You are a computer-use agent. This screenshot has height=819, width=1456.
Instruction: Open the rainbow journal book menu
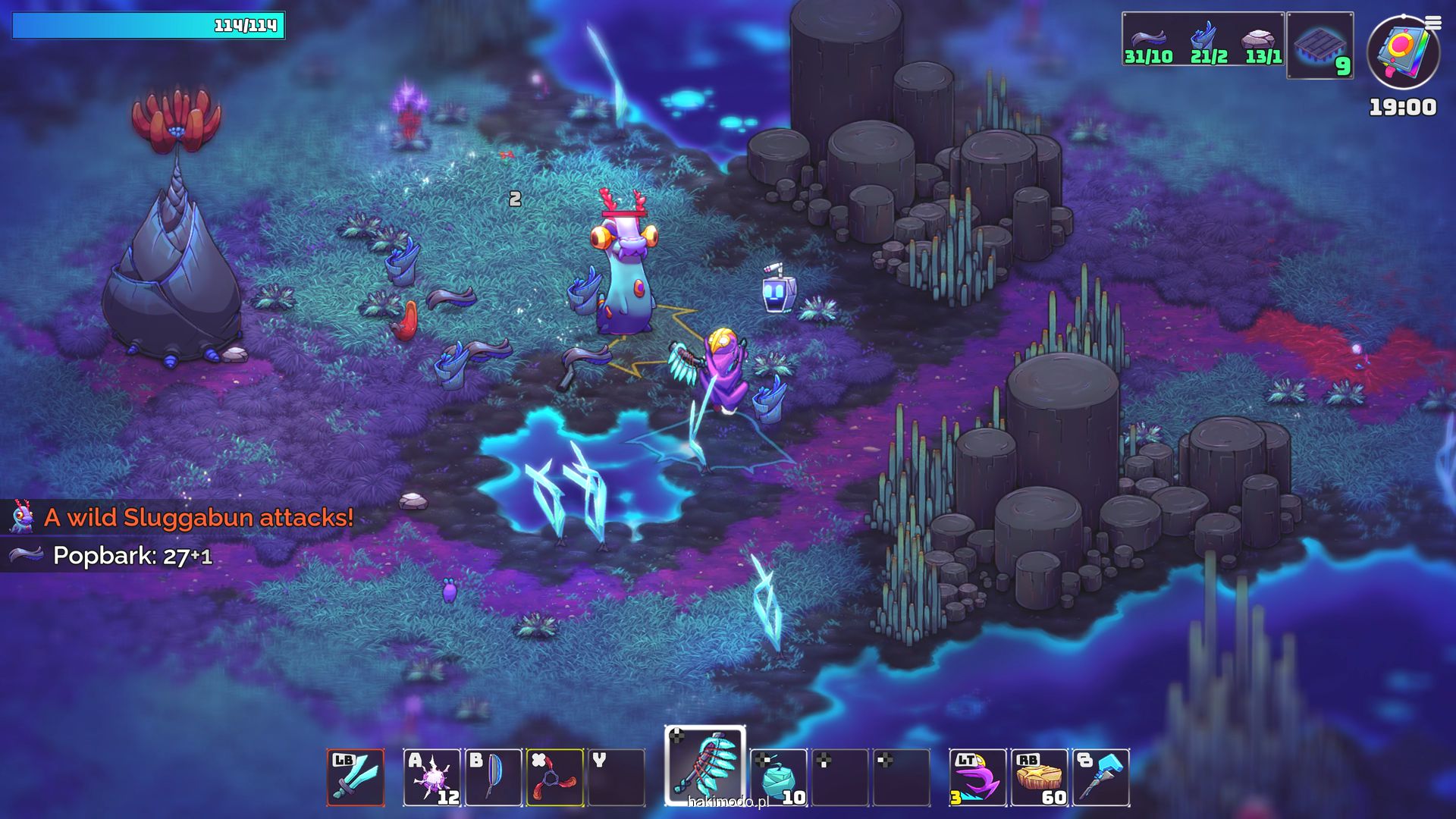tap(1403, 52)
